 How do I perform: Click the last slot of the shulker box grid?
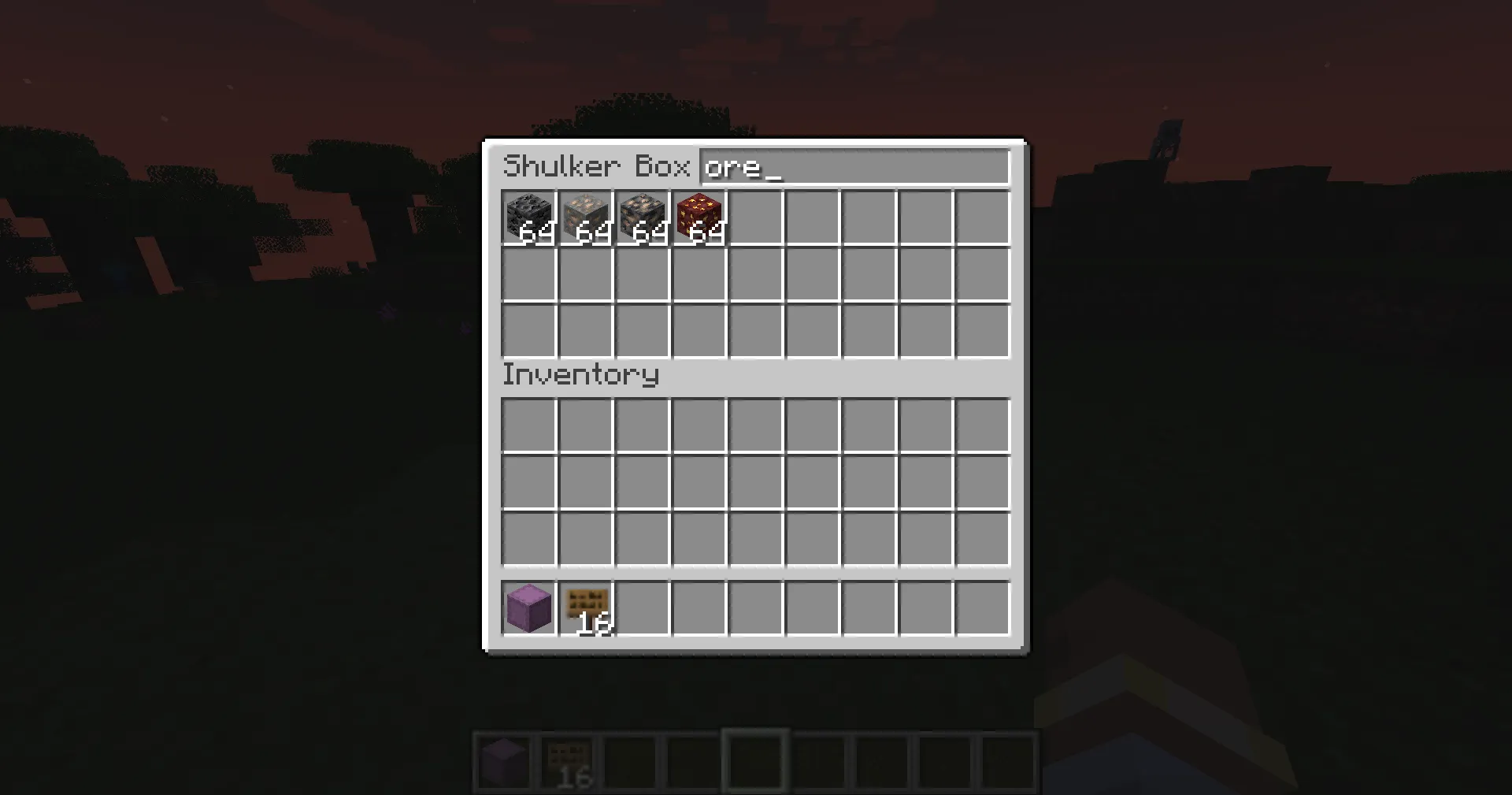point(983,332)
